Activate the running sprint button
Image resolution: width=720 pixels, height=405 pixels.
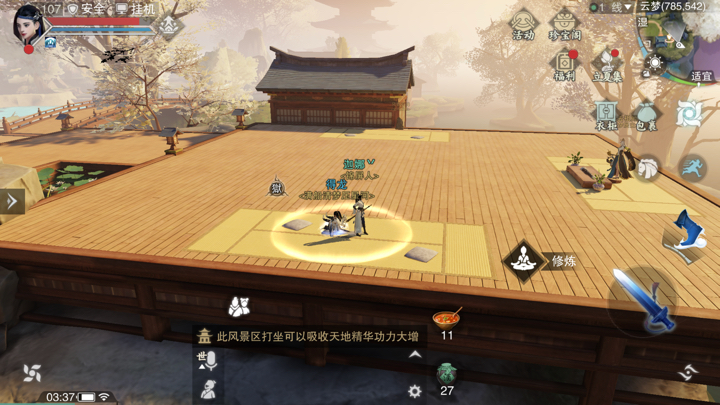coord(692,168)
